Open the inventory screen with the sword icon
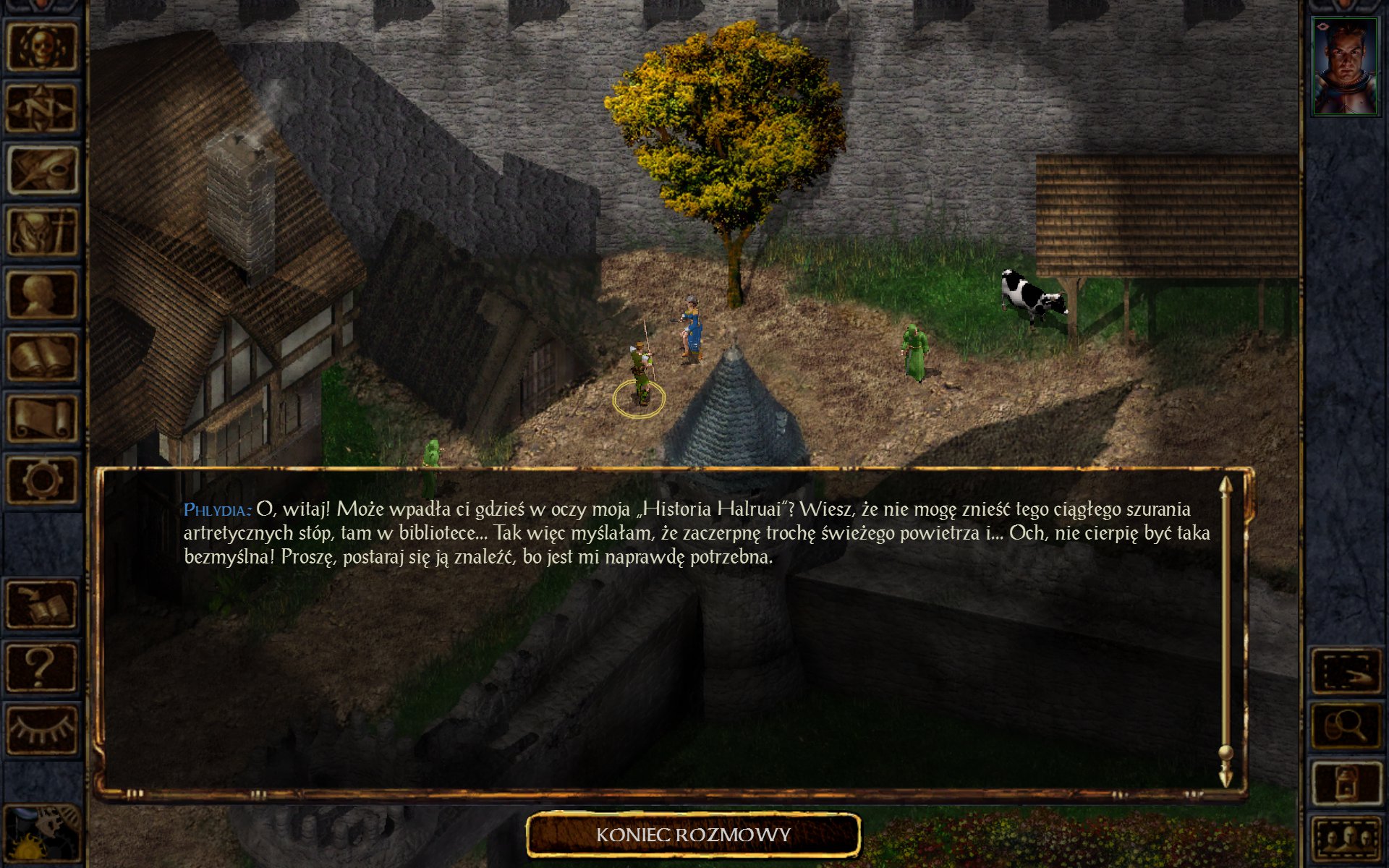This screenshot has width=1389, height=868. [x=42, y=232]
